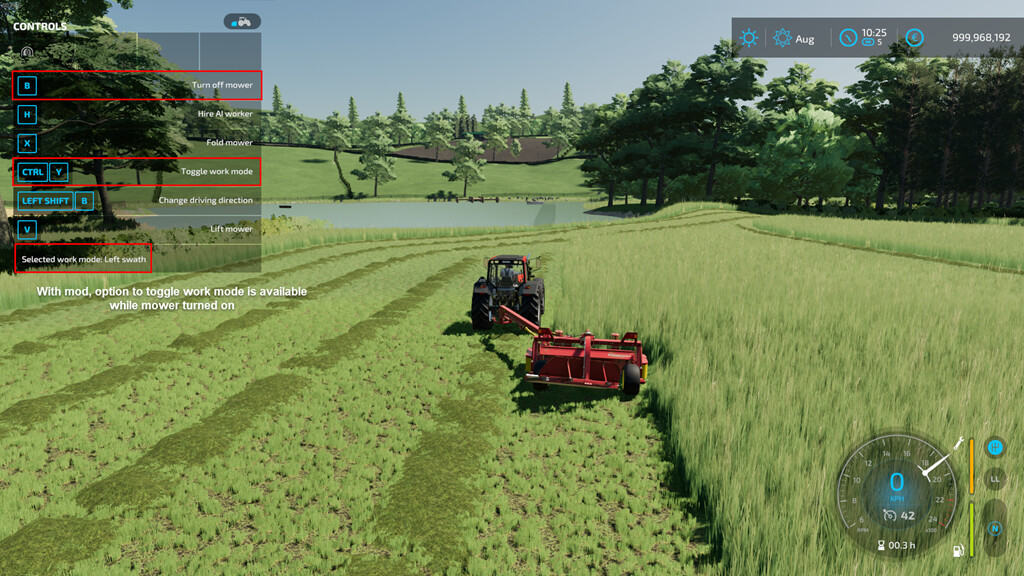
Task: Open the August season calendar icon
Action: pyautogui.click(x=782, y=38)
